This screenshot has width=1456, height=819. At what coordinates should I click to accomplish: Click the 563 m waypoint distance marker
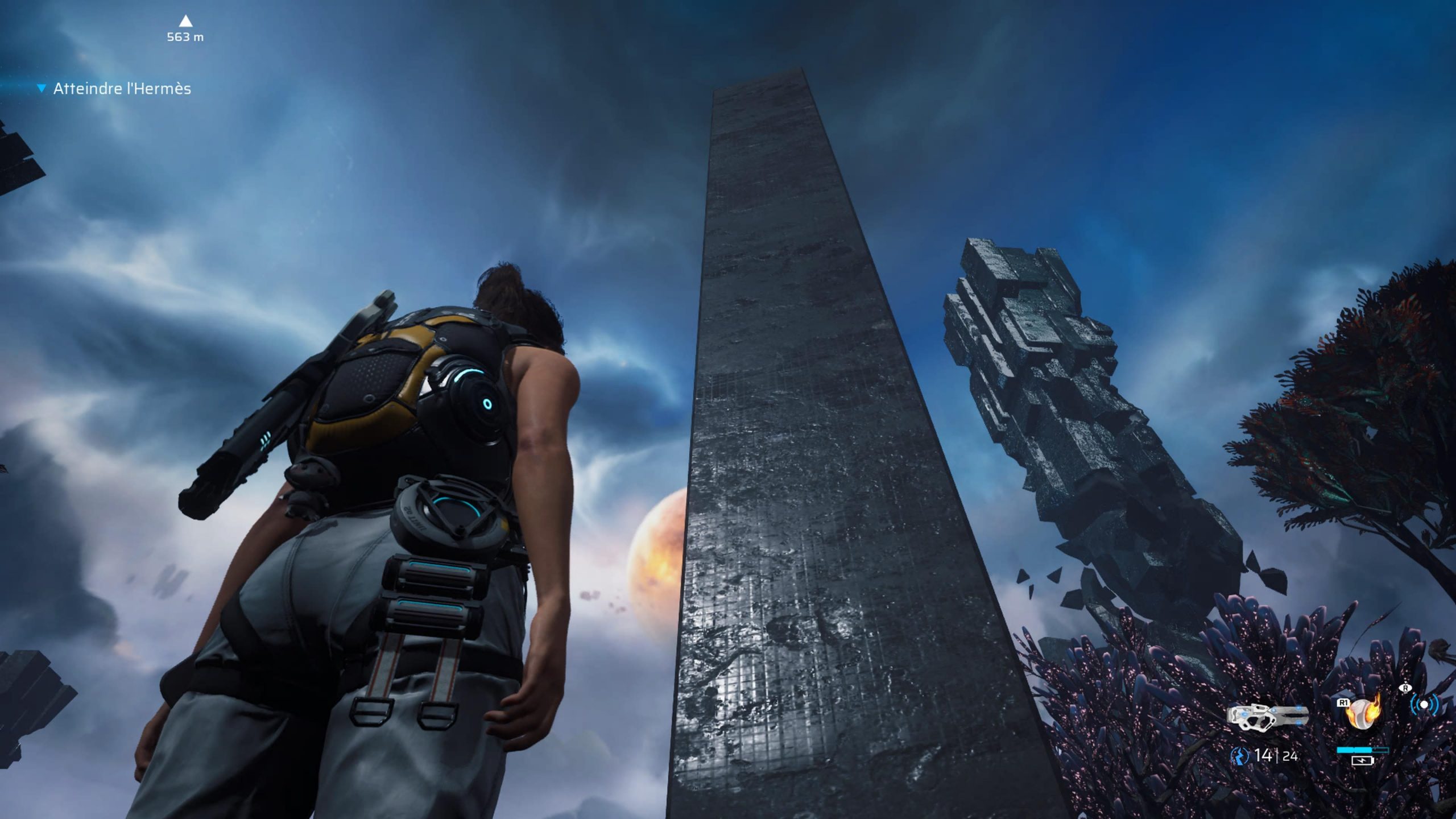pyautogui.click(x=185, y=30)
